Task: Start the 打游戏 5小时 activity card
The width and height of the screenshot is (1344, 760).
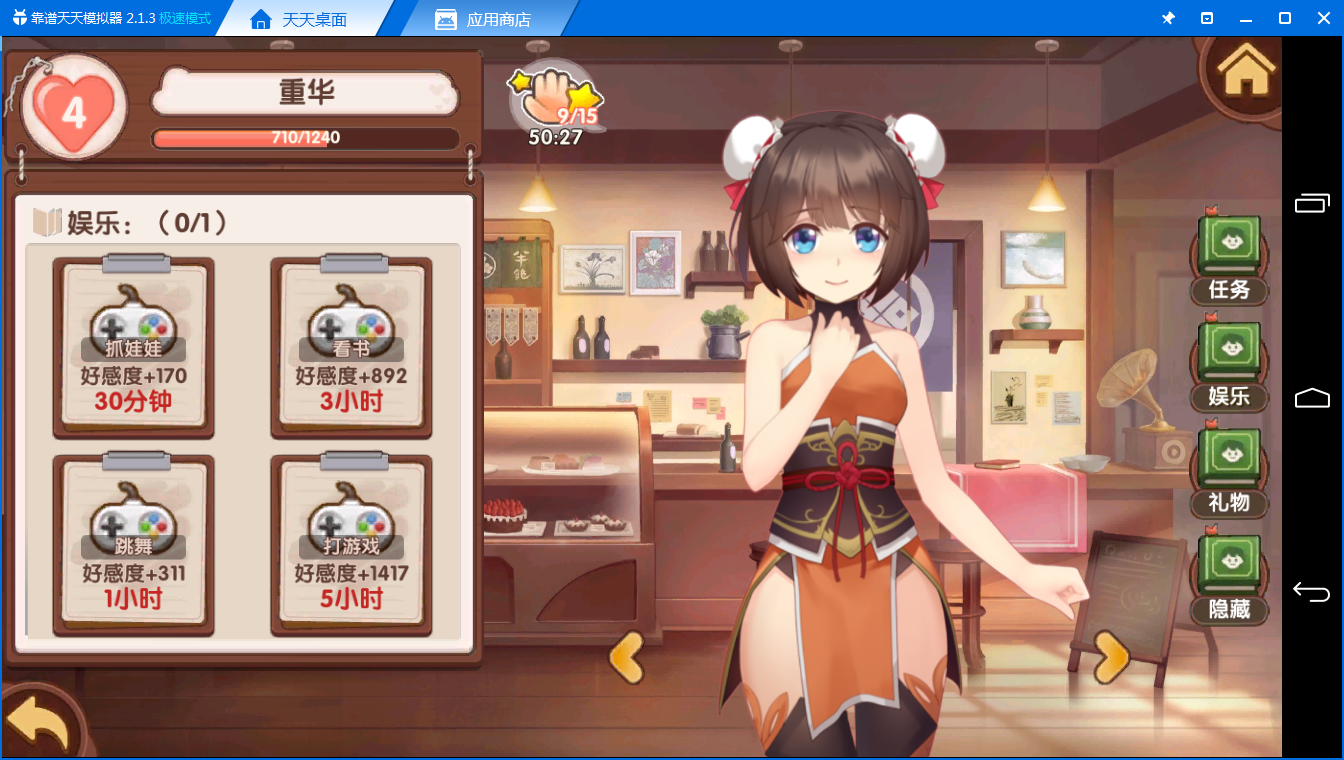Action: pos(351,546)
